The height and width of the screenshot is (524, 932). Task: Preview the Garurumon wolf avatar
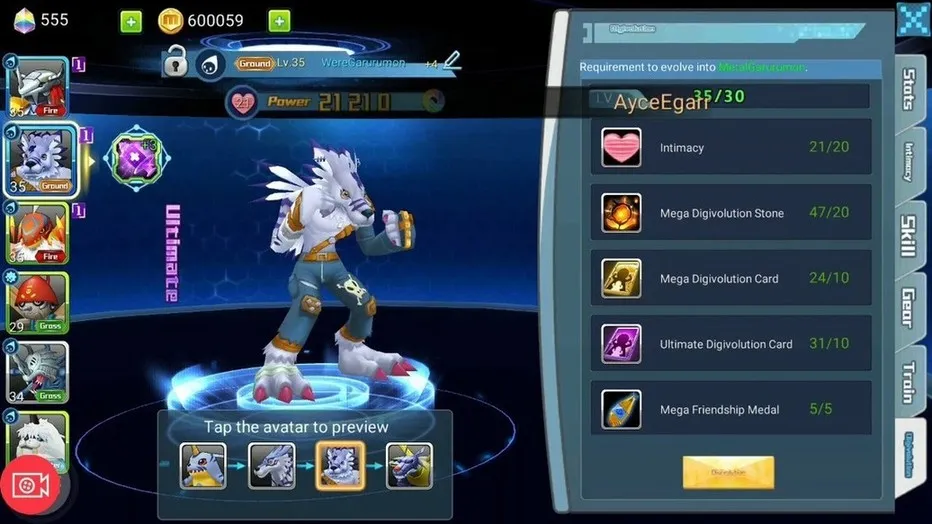272,466
